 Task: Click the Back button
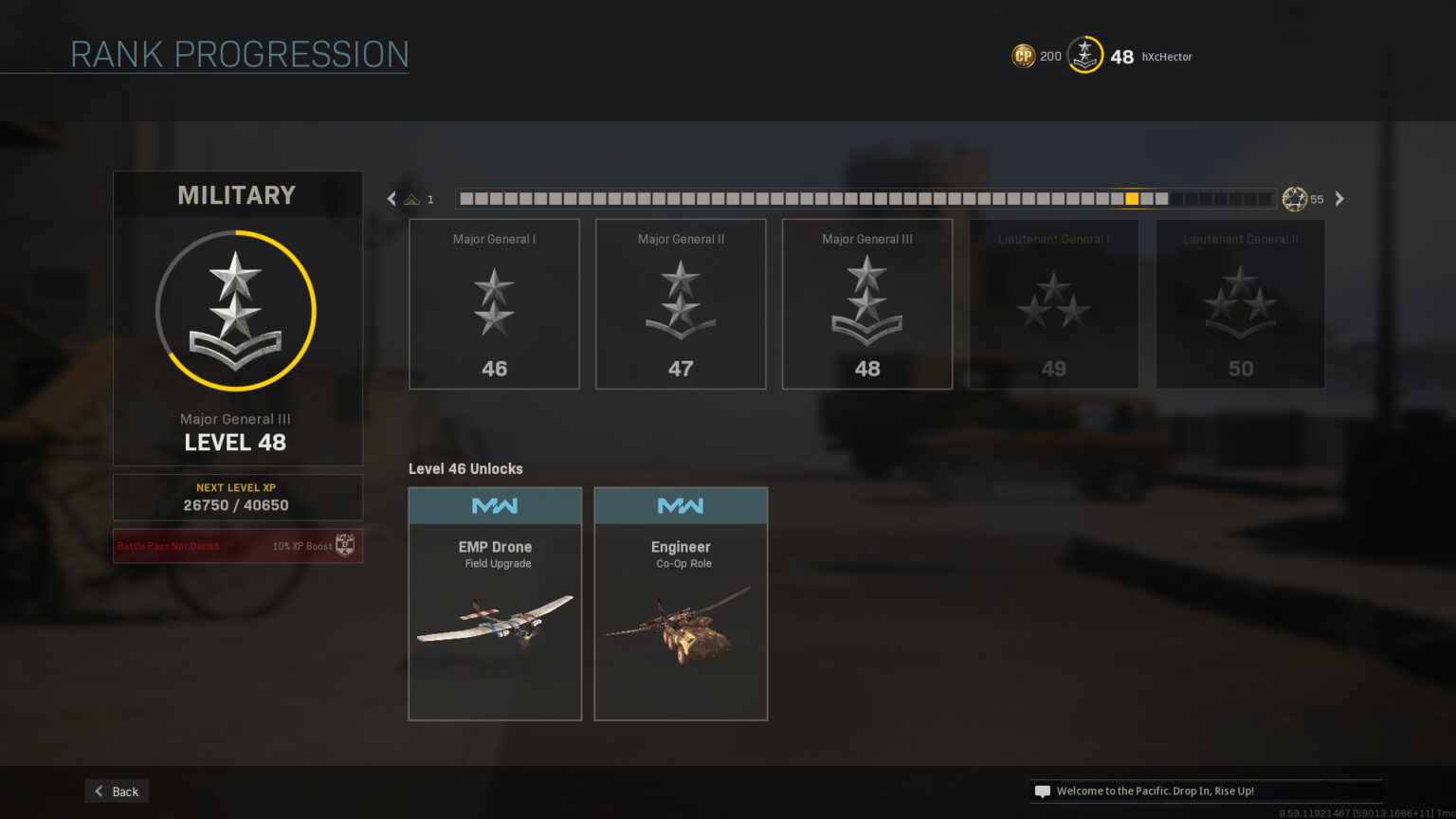pyautogui.click(x=116, y=791)
